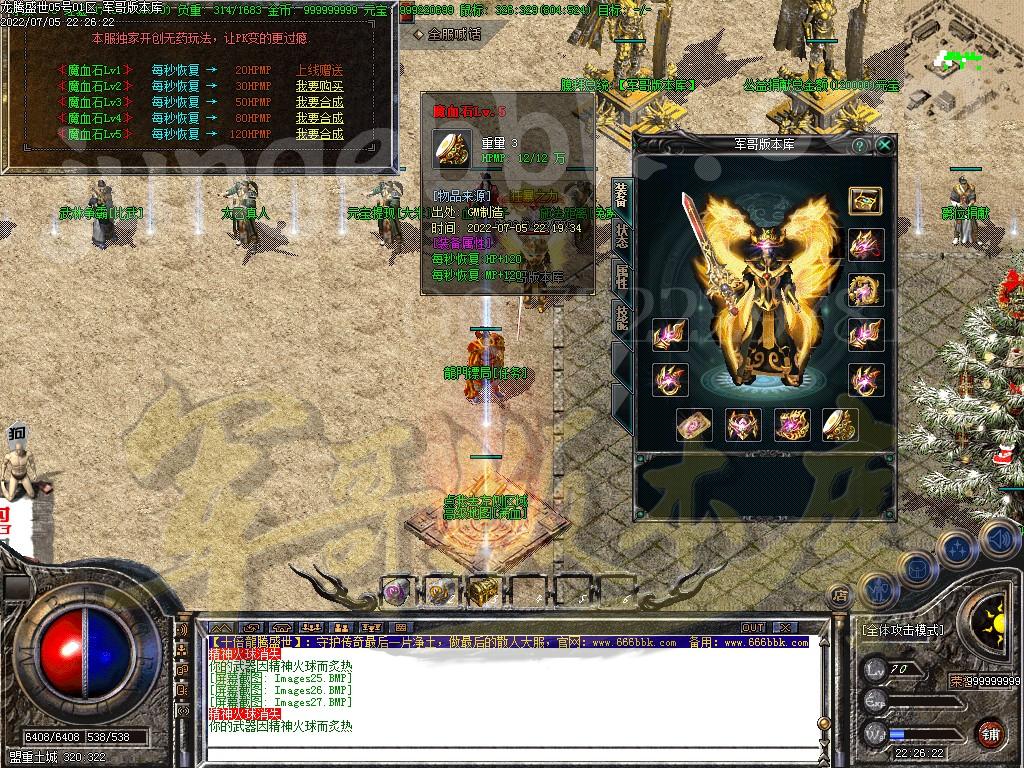Select the treasure chest slot in equipment panel

(x=865, y=200)
